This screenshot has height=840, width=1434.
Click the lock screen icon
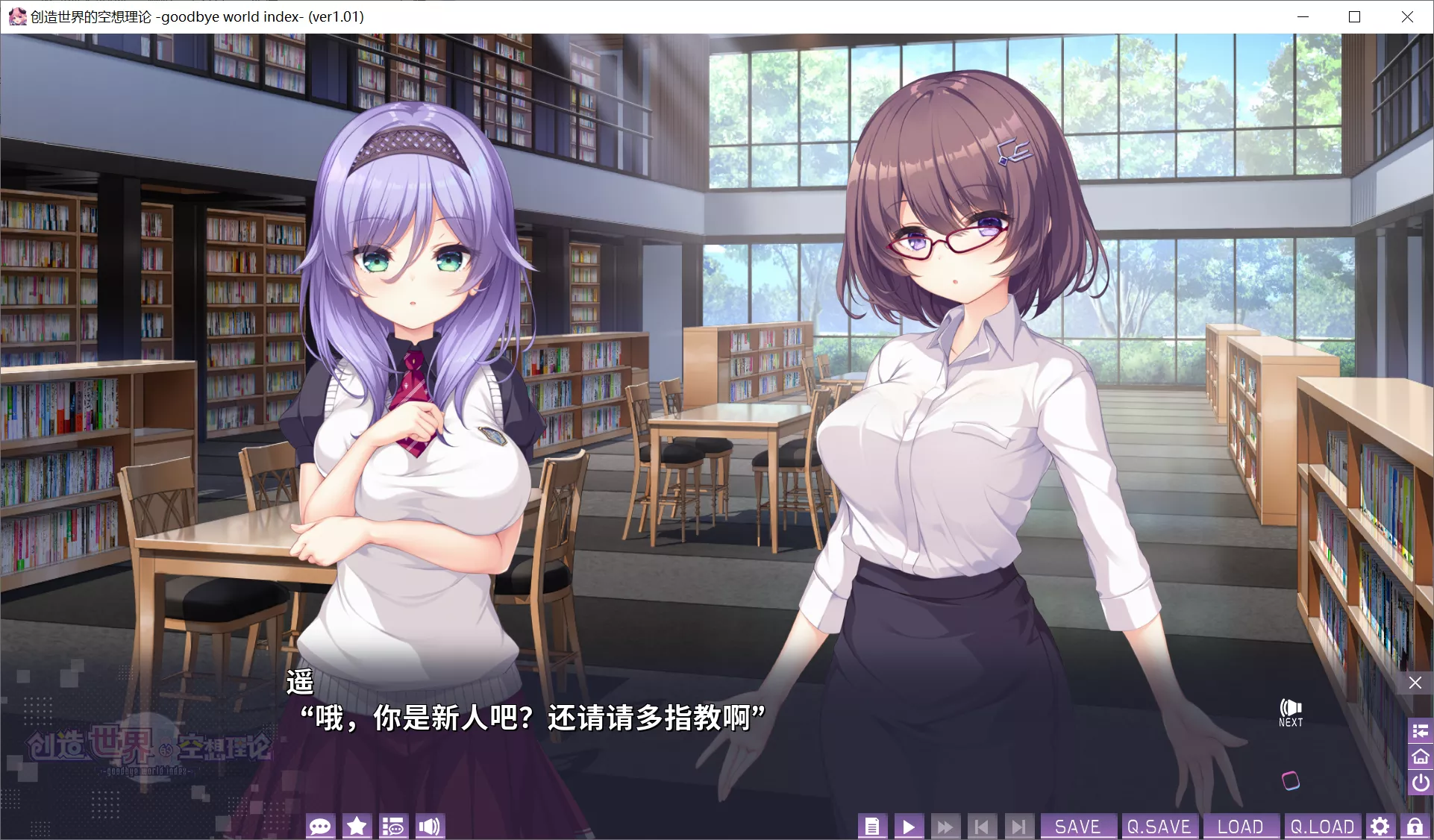(1415, 826)
